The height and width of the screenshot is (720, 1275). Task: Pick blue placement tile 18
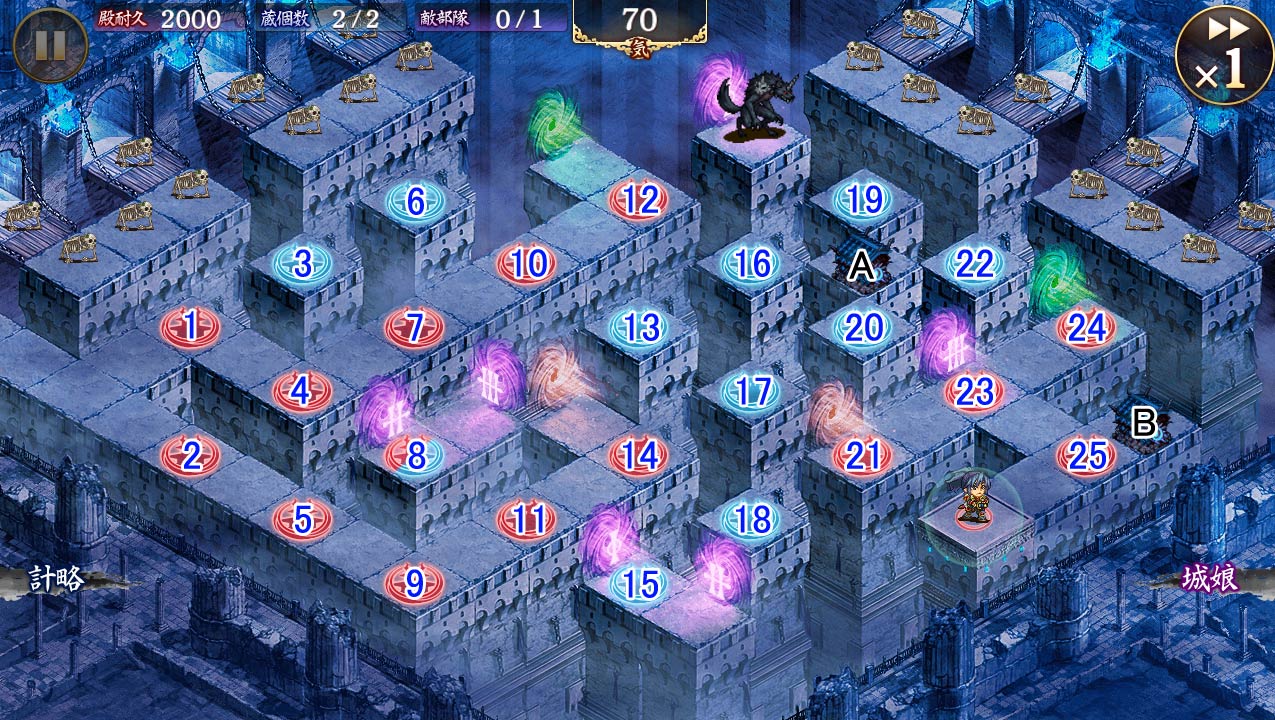[752, 519]
